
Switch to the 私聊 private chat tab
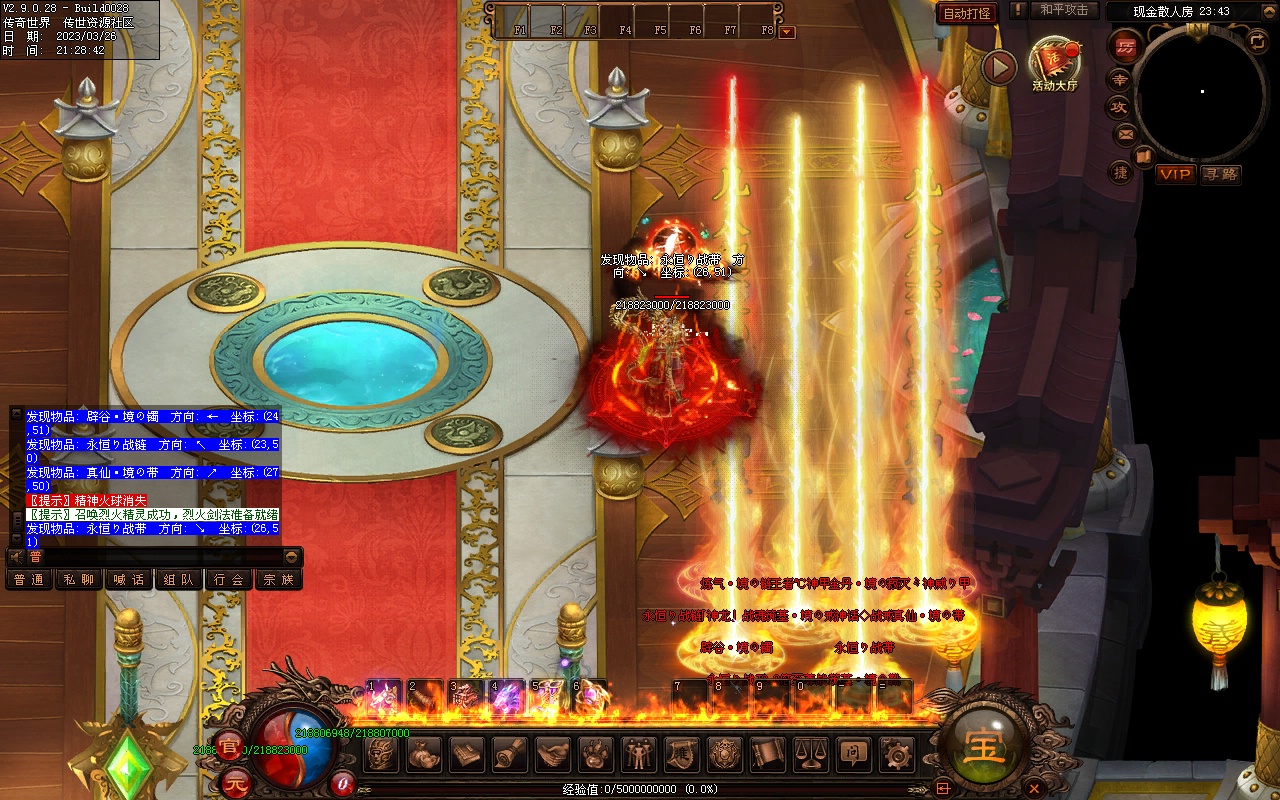point(79,580)
